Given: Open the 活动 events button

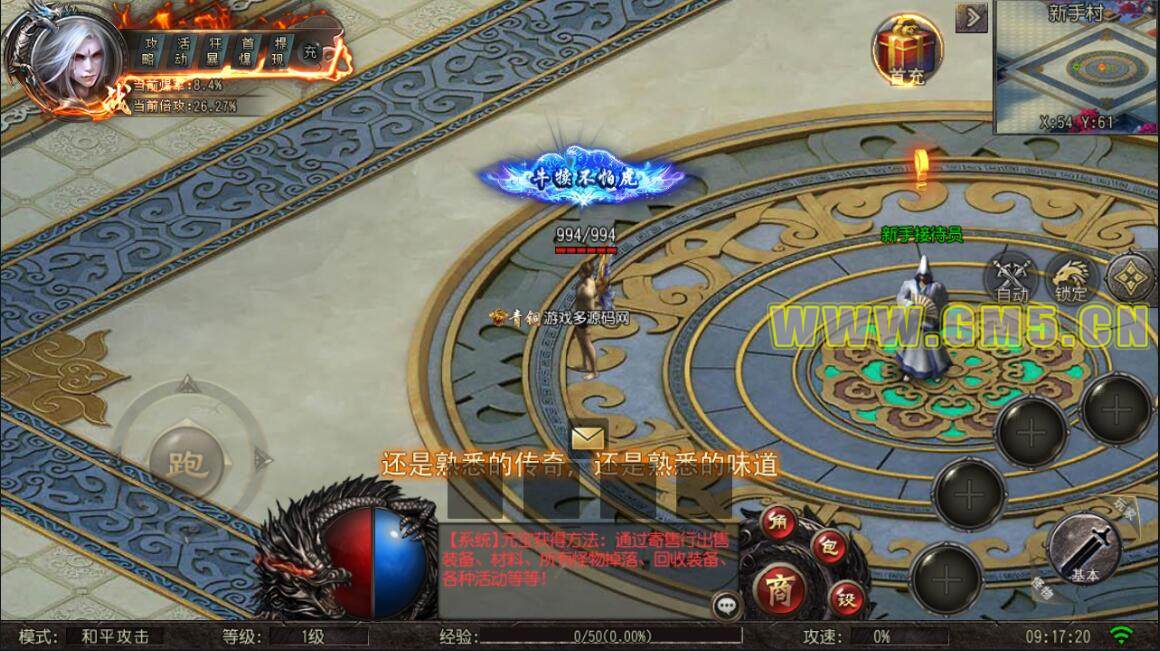Looking at the screenshot, I should coord(182,50).
